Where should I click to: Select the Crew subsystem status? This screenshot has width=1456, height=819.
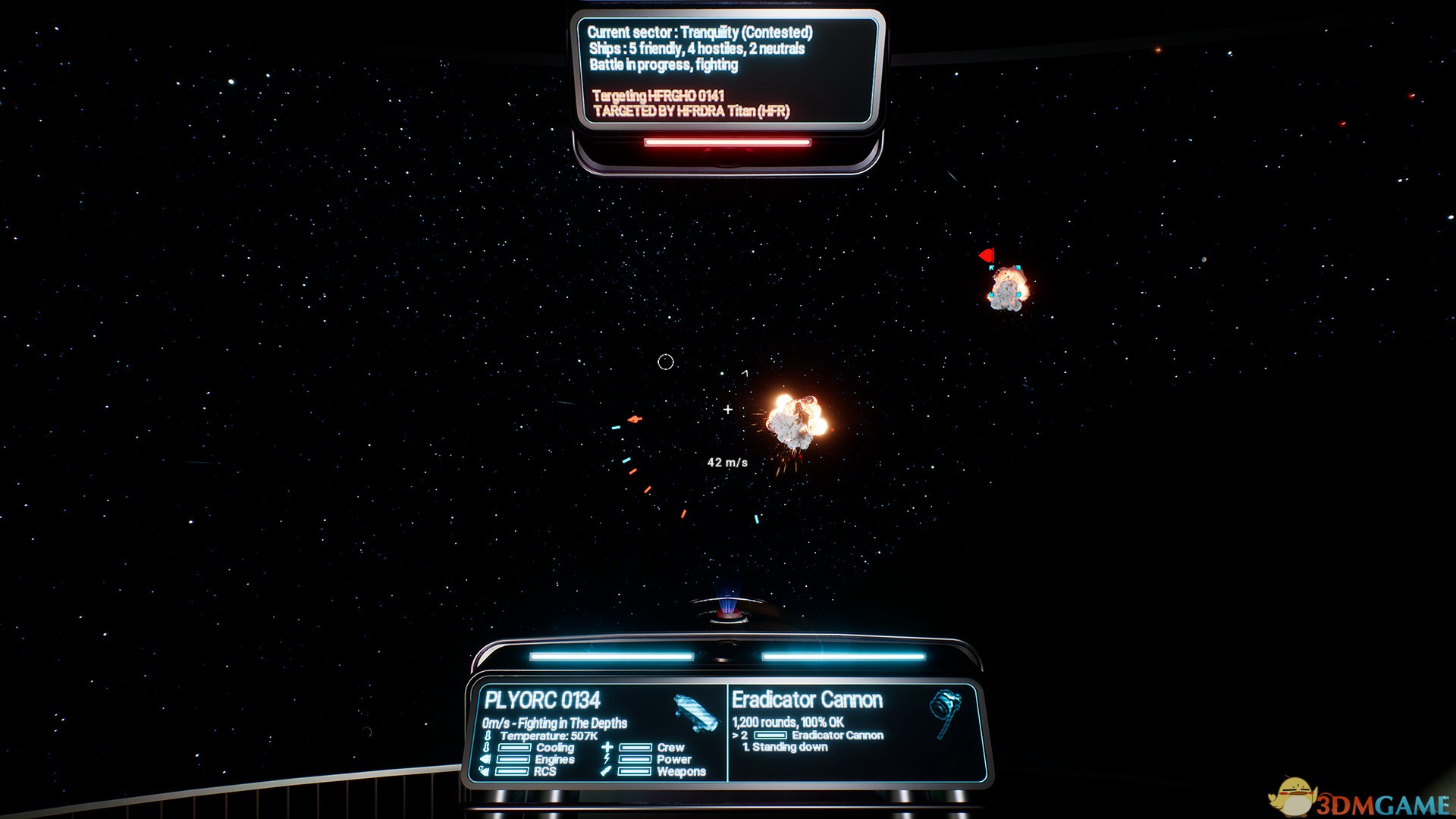(x=670, y=748)
